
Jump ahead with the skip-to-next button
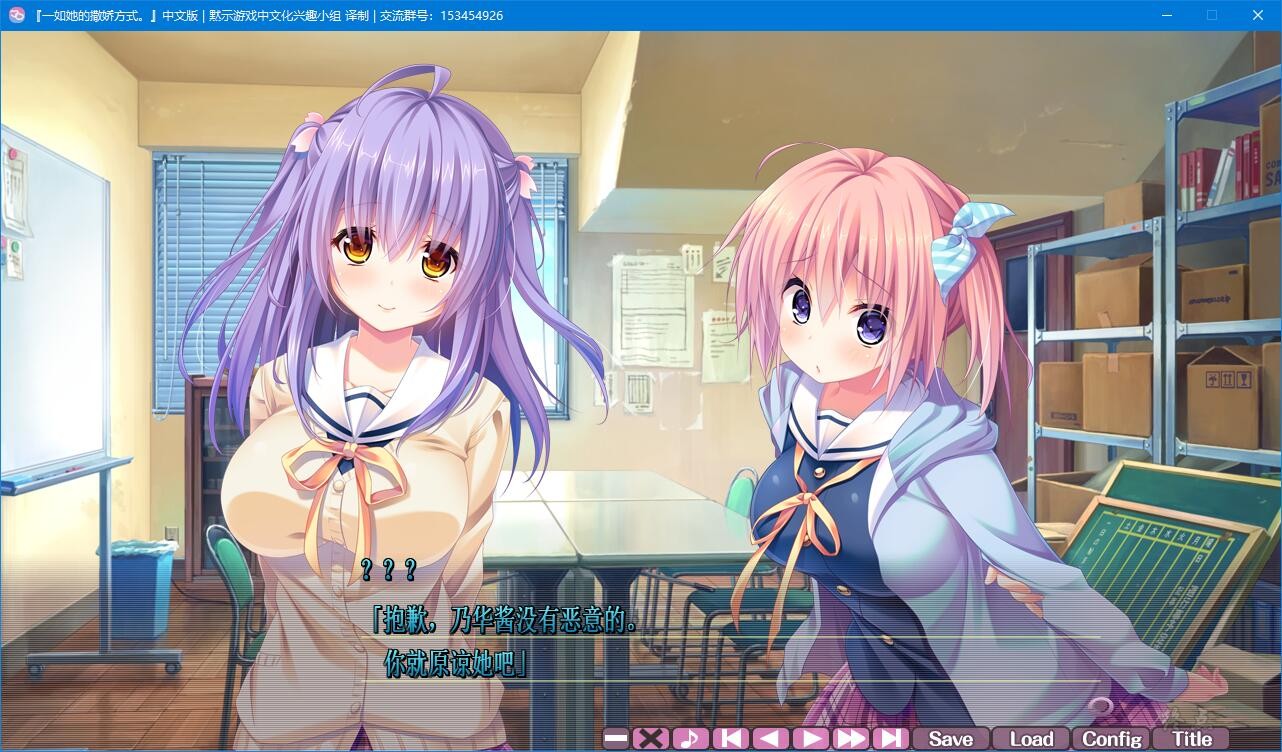coord(890,739)
